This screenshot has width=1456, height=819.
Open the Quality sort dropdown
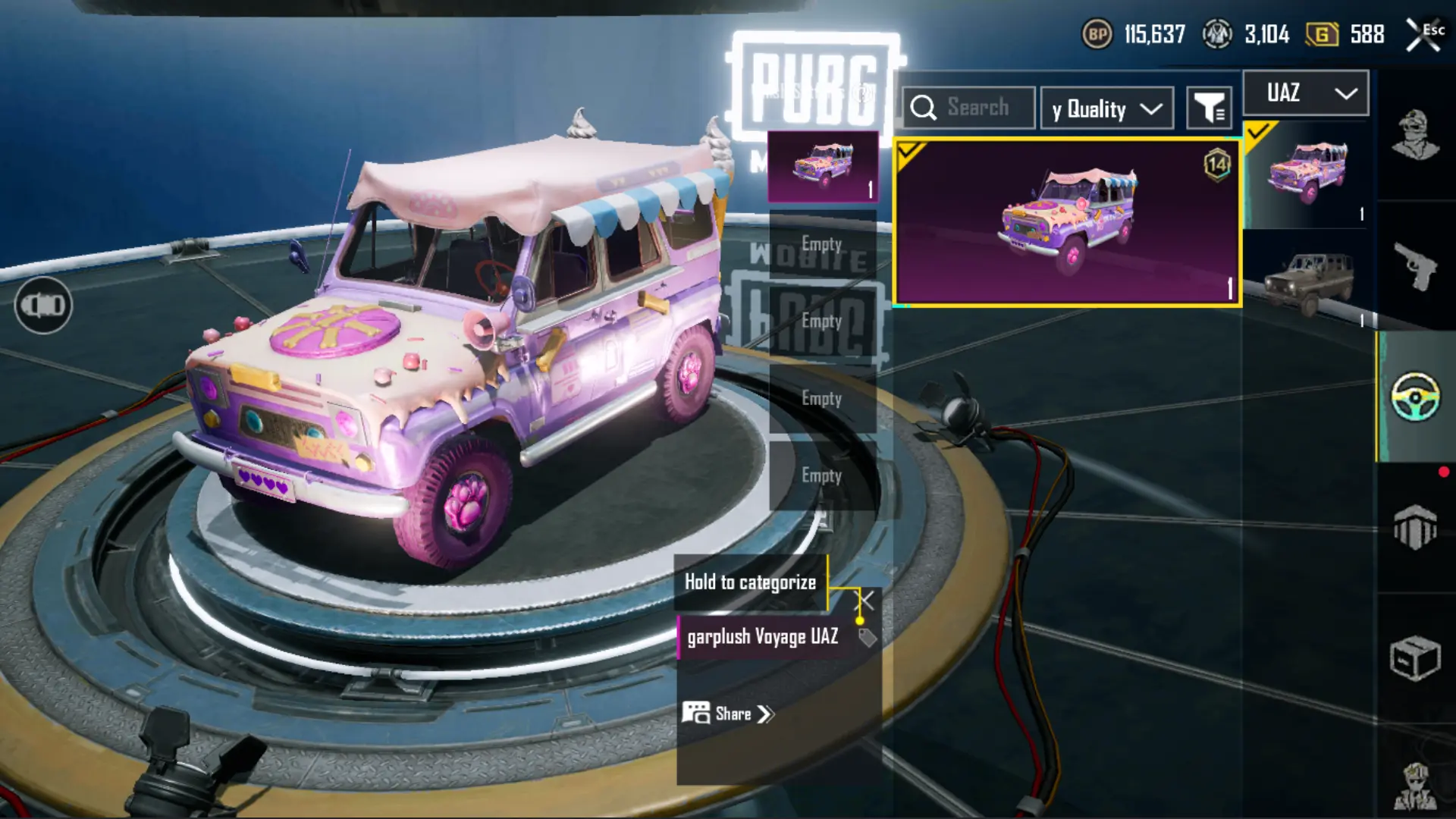[x=1106, y=109]
